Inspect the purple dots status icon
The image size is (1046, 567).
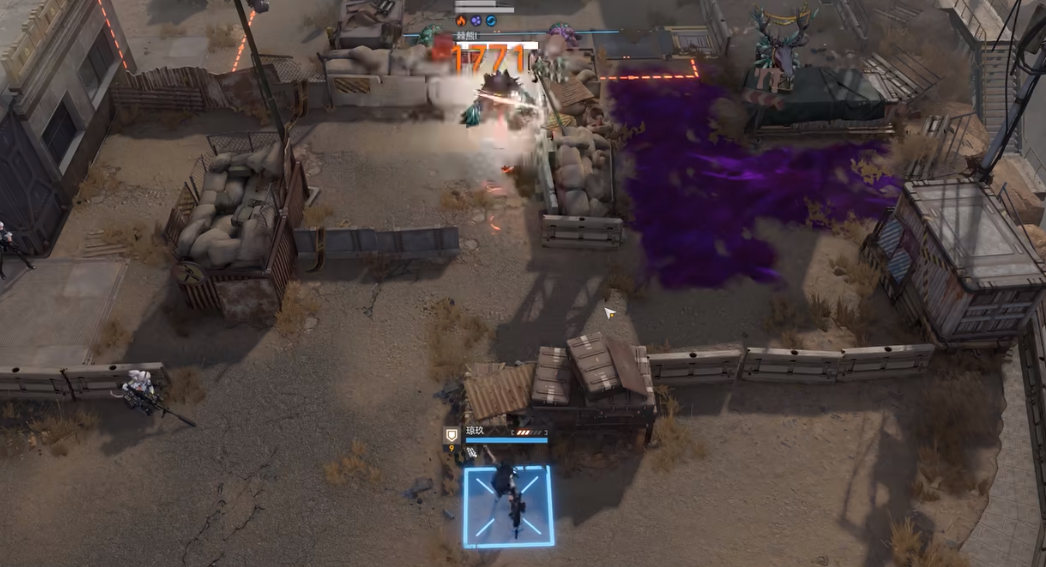(x=476, y=20)
